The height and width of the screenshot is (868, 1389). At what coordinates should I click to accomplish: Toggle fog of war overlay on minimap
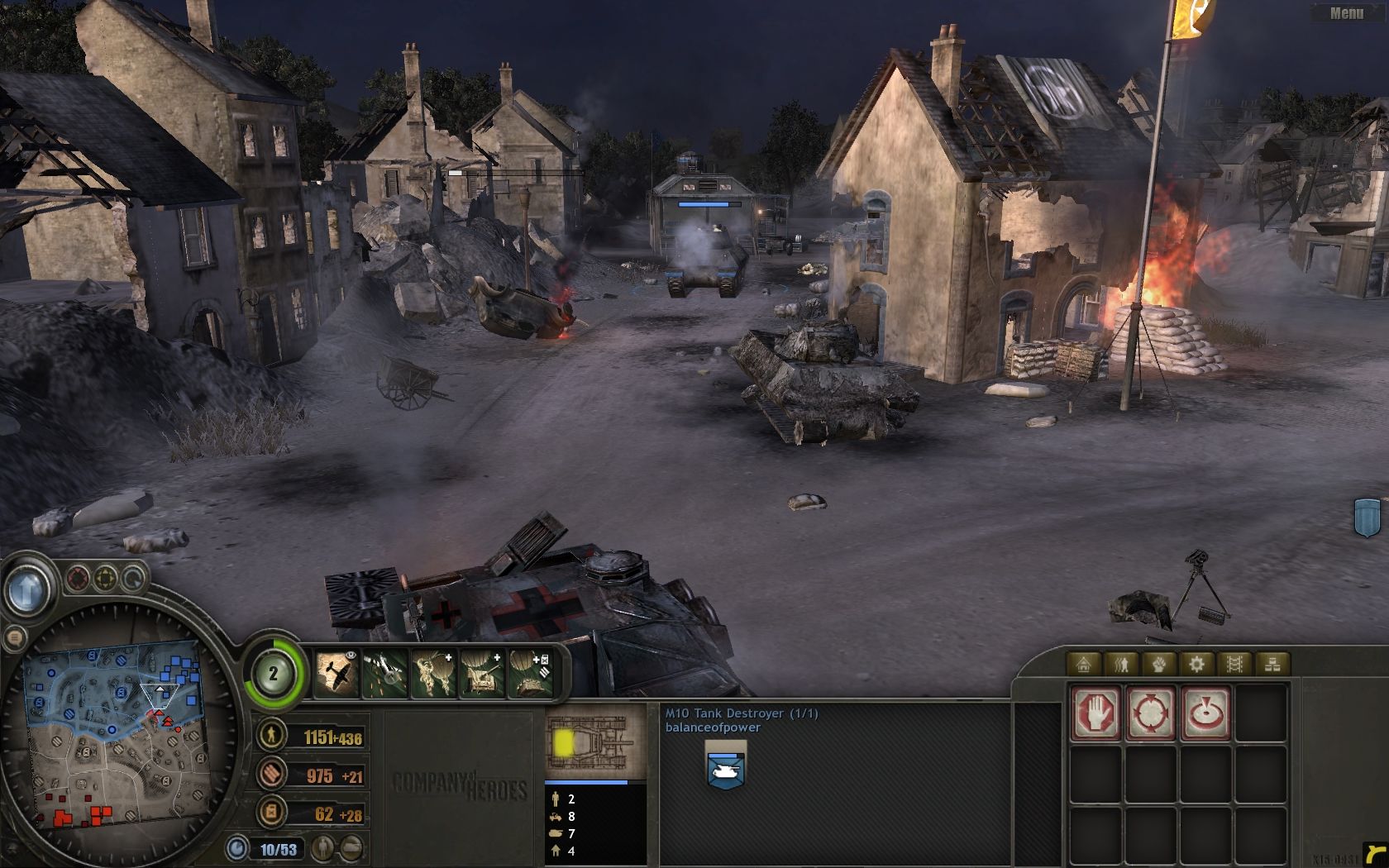[x=78, y=579]
